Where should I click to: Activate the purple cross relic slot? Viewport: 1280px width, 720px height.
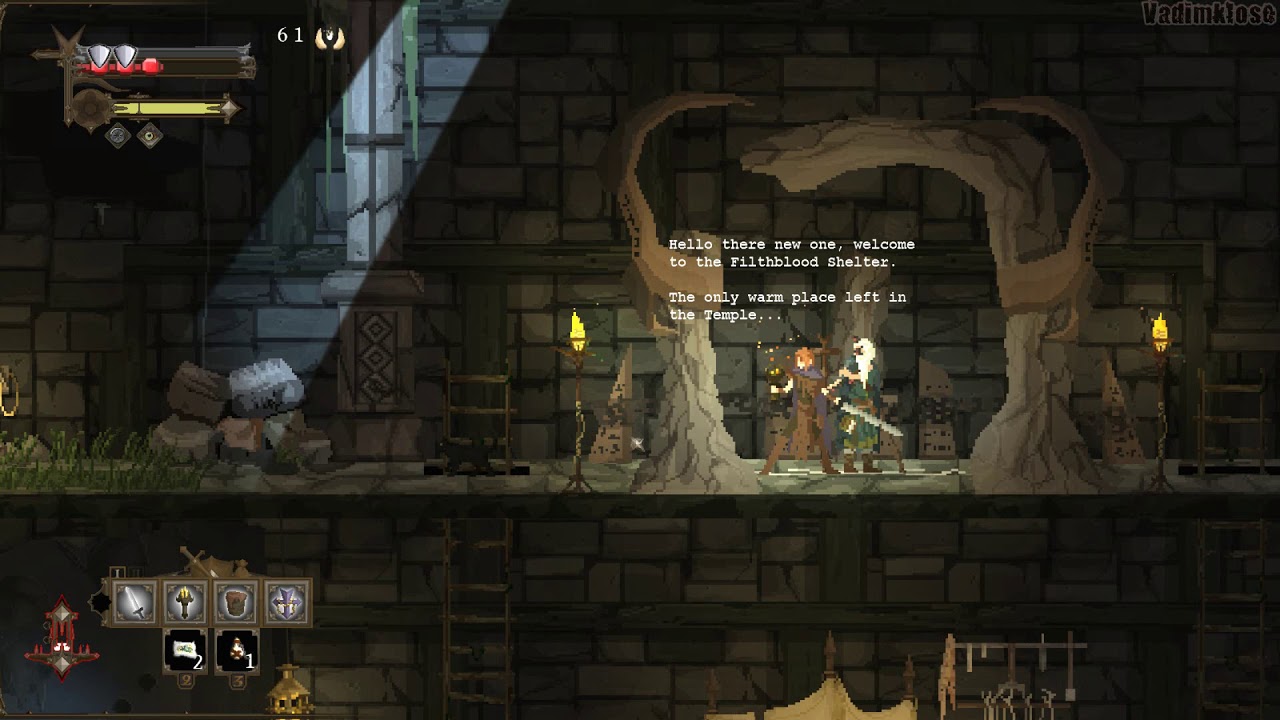point(287,603)
